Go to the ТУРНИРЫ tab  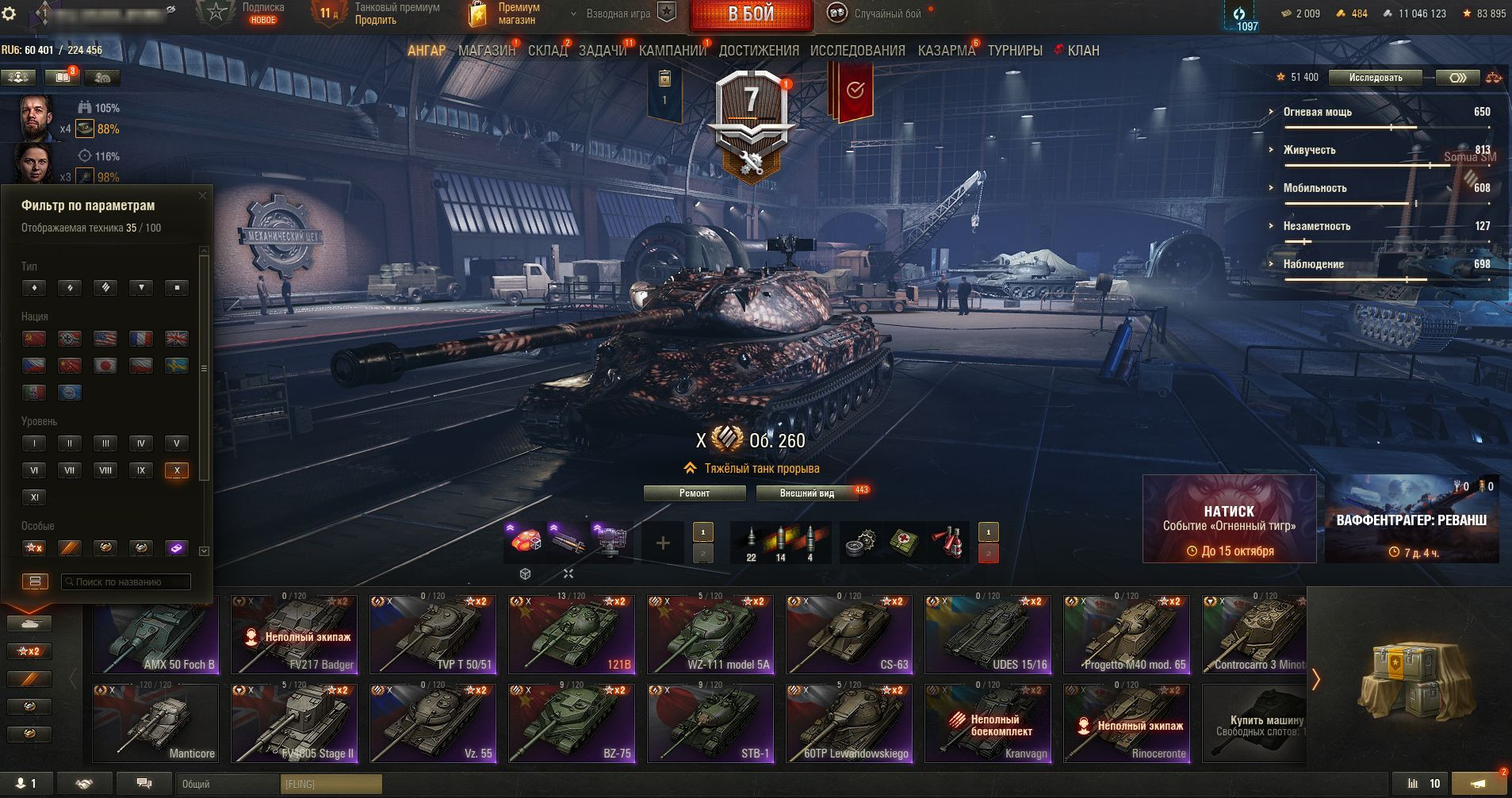pos(1014,51)
